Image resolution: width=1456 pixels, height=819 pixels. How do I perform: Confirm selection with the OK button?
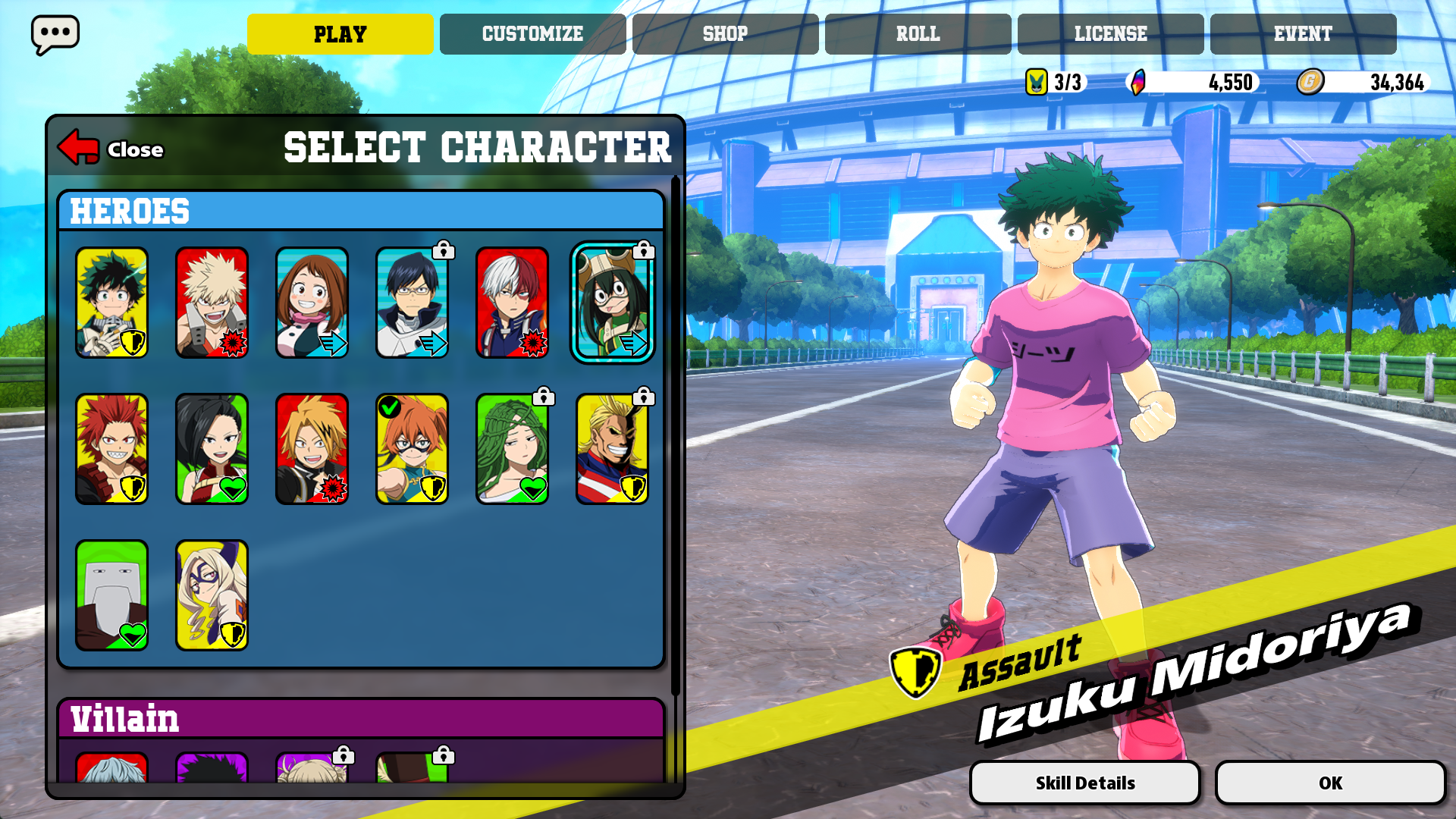point(1332,782)
